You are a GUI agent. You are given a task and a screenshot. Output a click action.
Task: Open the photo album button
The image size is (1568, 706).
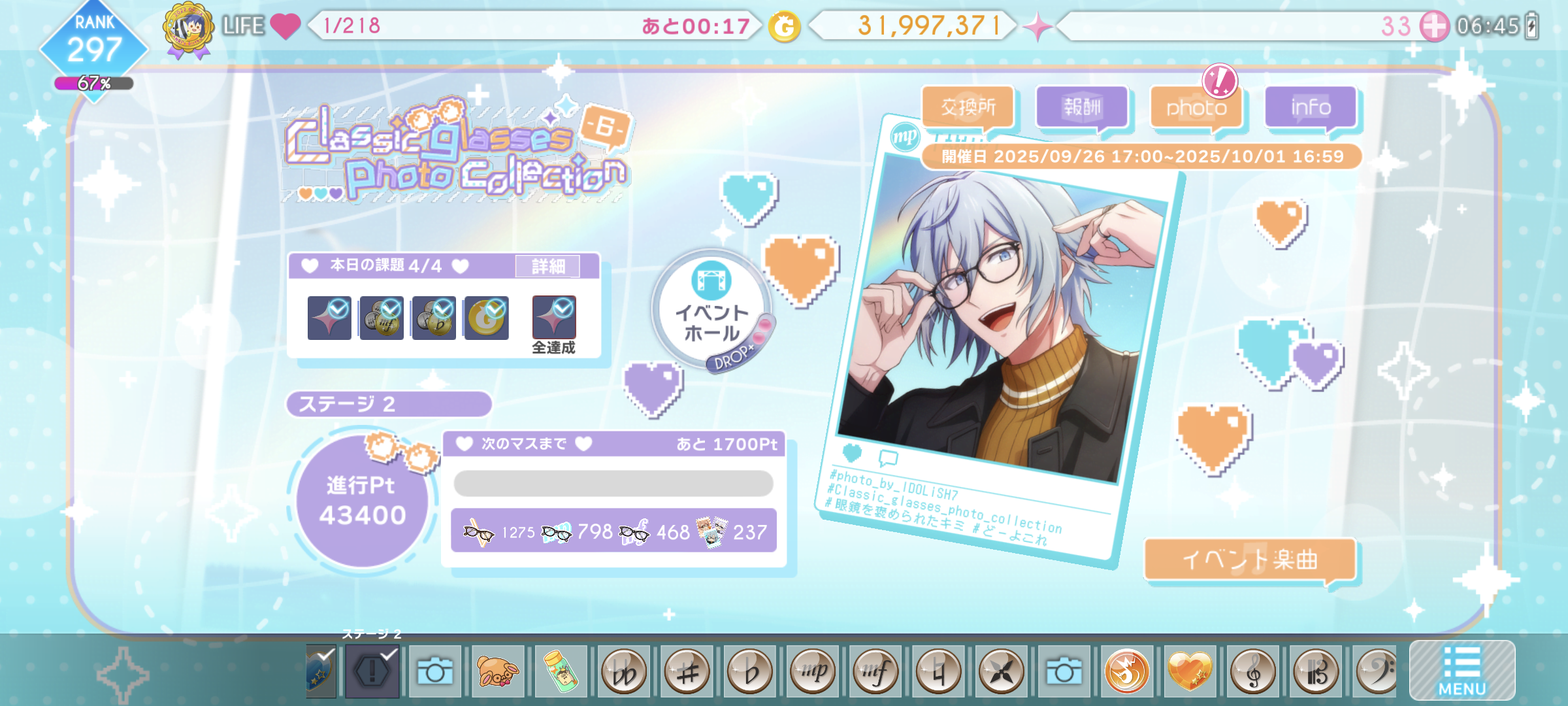[x=1196, y=107]
